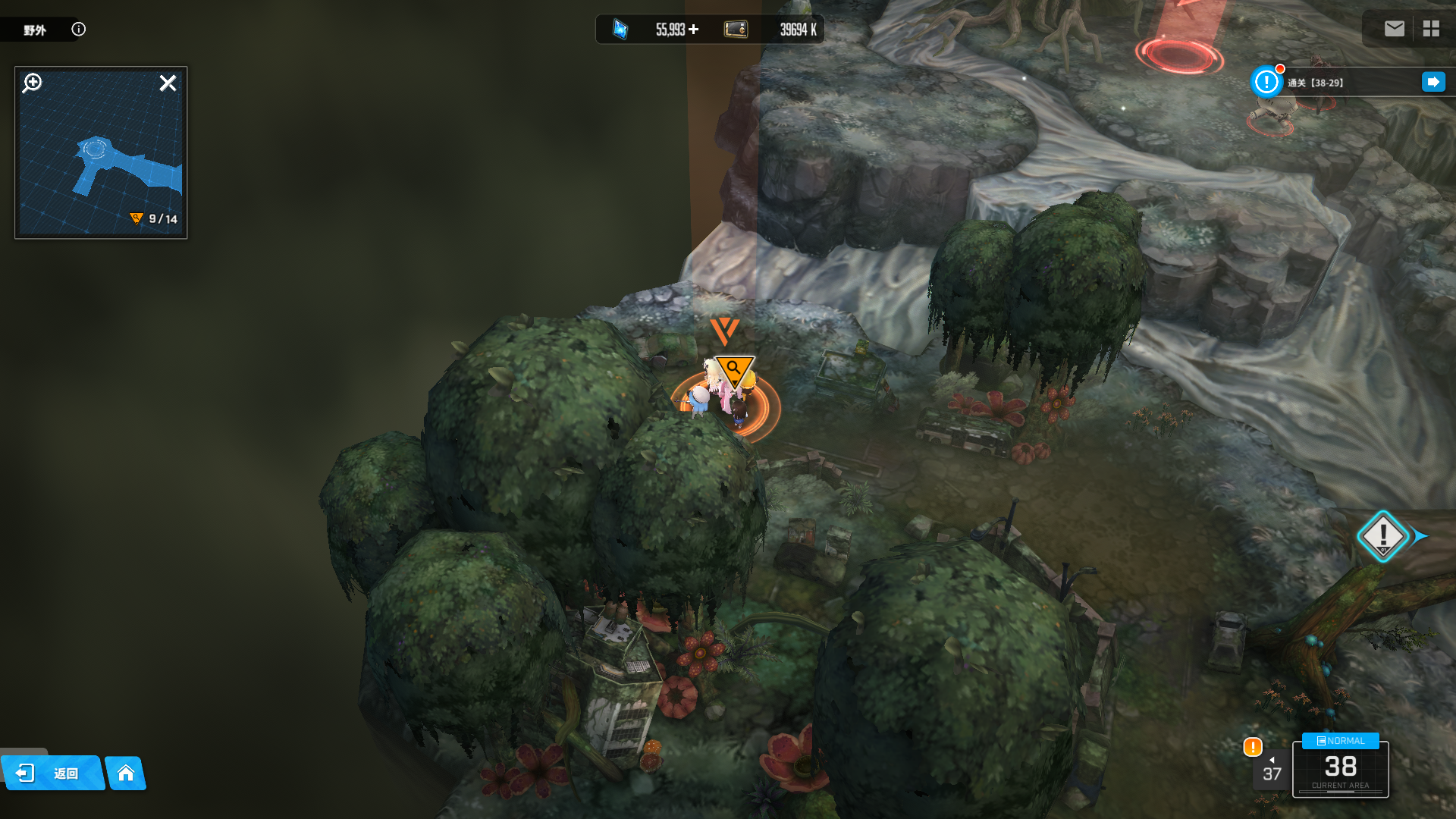
Task: Go to the objective with blue arrow button
Action: pos(1432,82)
